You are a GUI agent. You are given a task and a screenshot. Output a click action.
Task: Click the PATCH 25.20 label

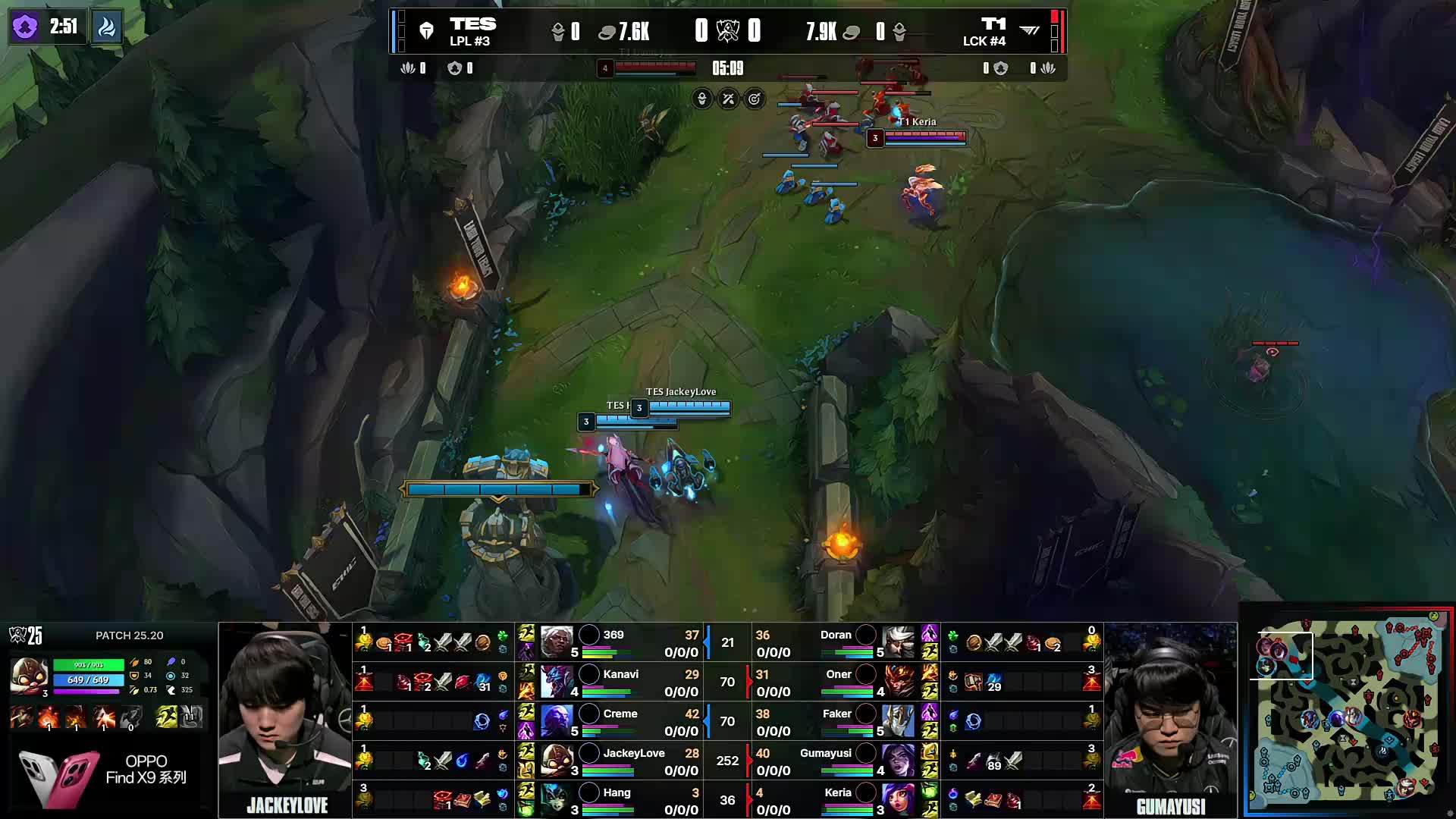pyautogui.click(x=127, y=635)
